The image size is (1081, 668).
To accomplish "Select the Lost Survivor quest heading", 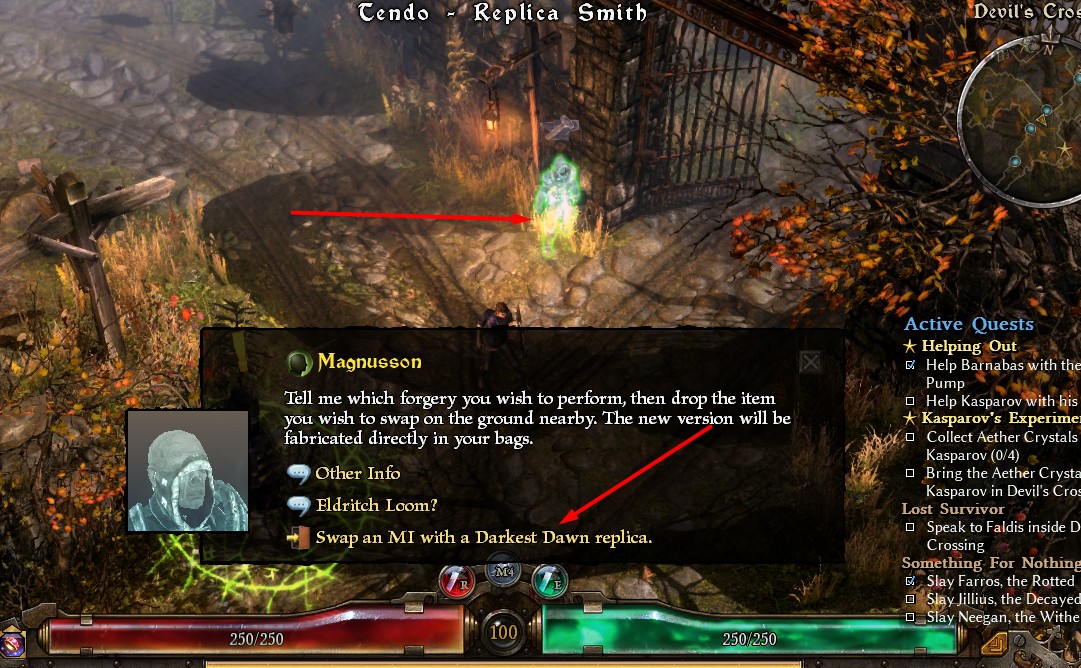I will 953,509.
